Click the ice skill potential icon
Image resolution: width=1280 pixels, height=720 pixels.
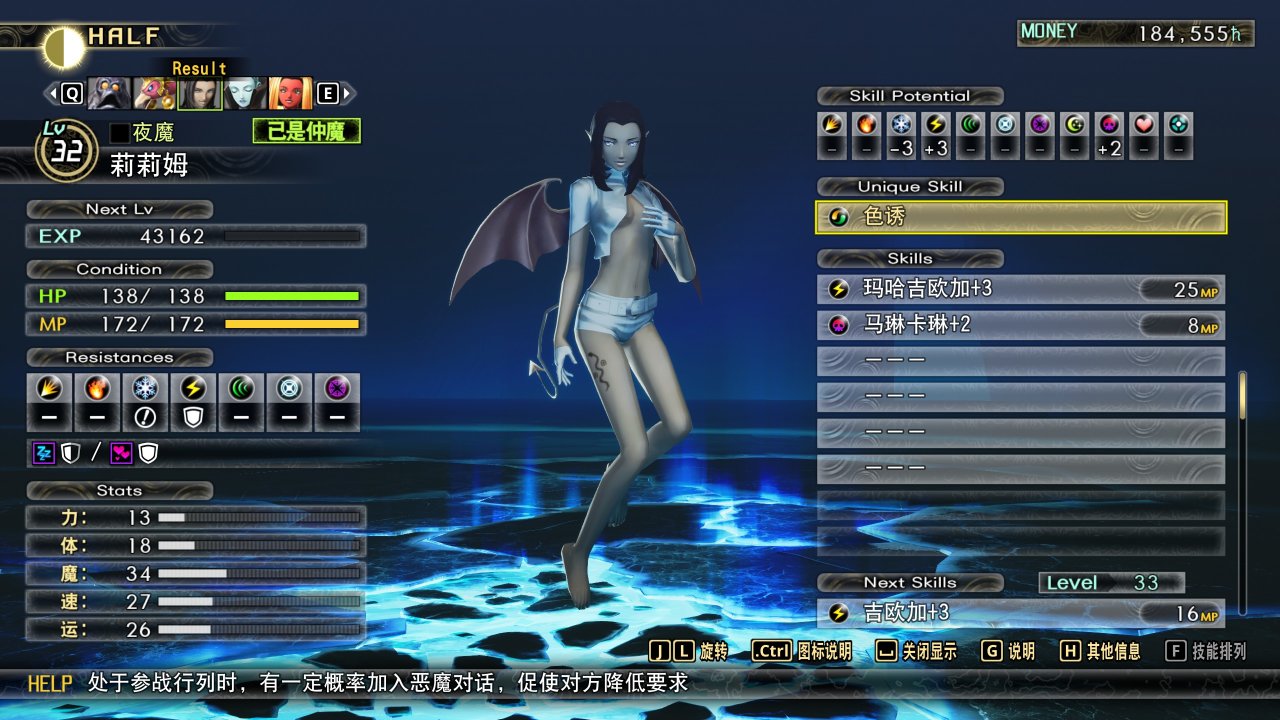(x=902, y=125)
